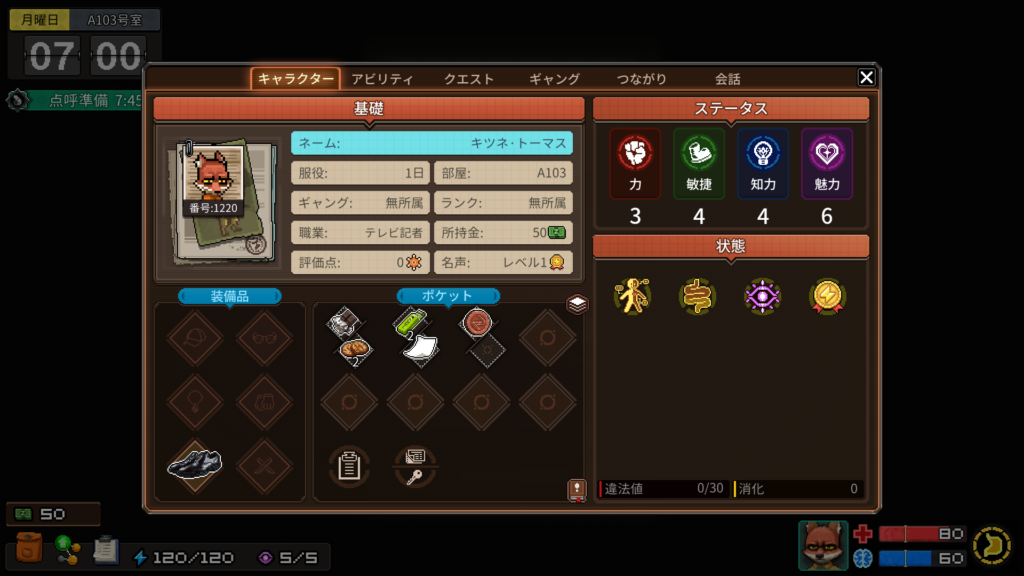
Task: Toggle the stacked layers icon beside ポケット
Action: [577, 304]
